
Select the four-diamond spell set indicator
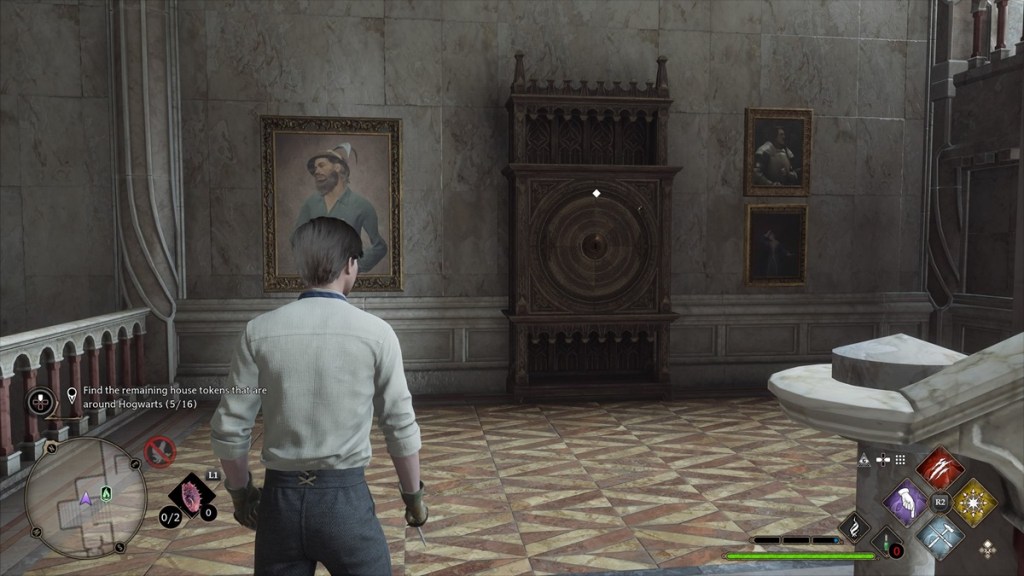point(988,548)
